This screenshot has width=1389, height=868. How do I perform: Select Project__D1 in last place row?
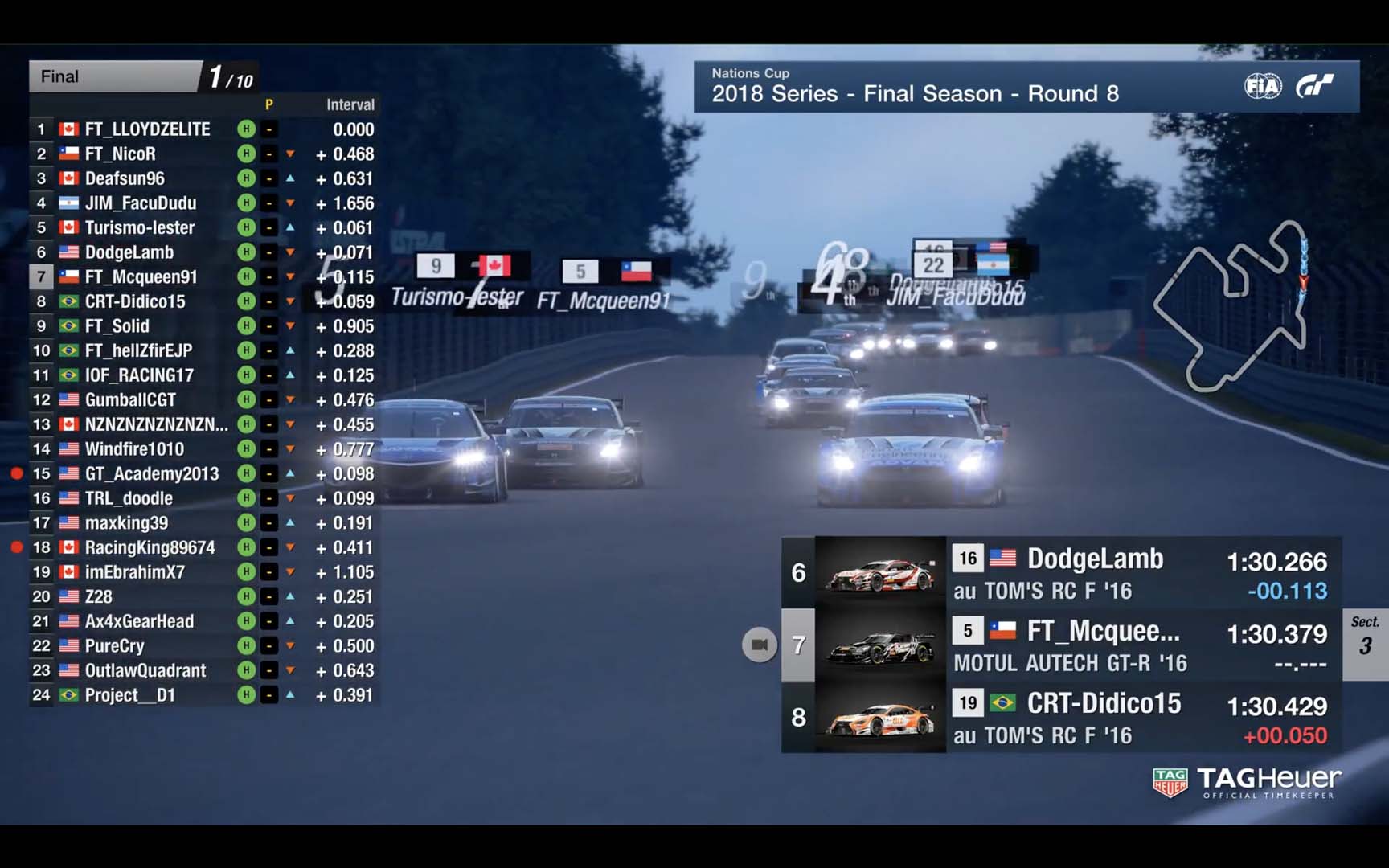click(130, 695)
